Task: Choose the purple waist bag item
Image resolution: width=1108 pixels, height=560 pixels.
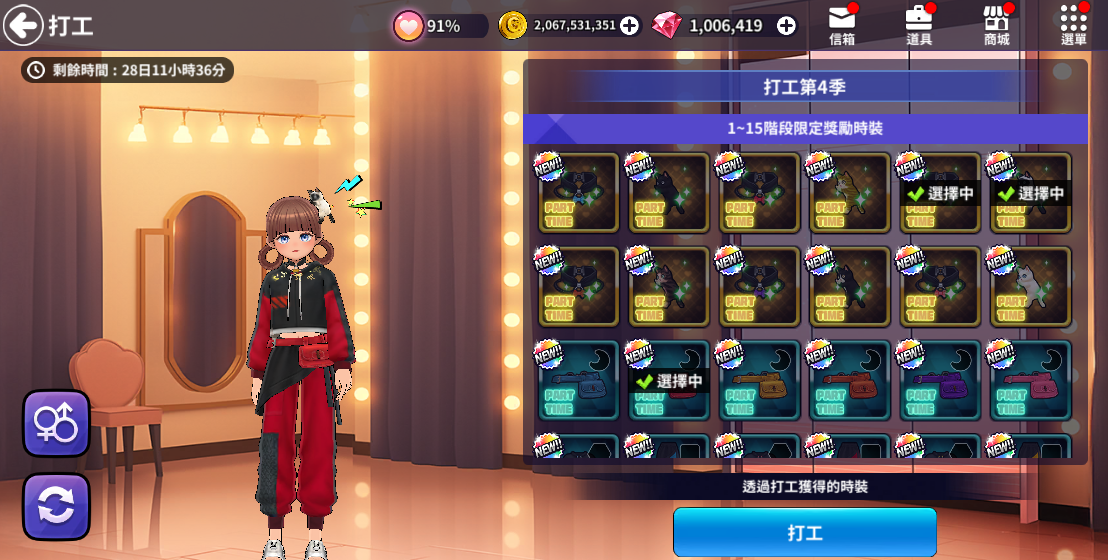Action: click(x=940, y=381)
